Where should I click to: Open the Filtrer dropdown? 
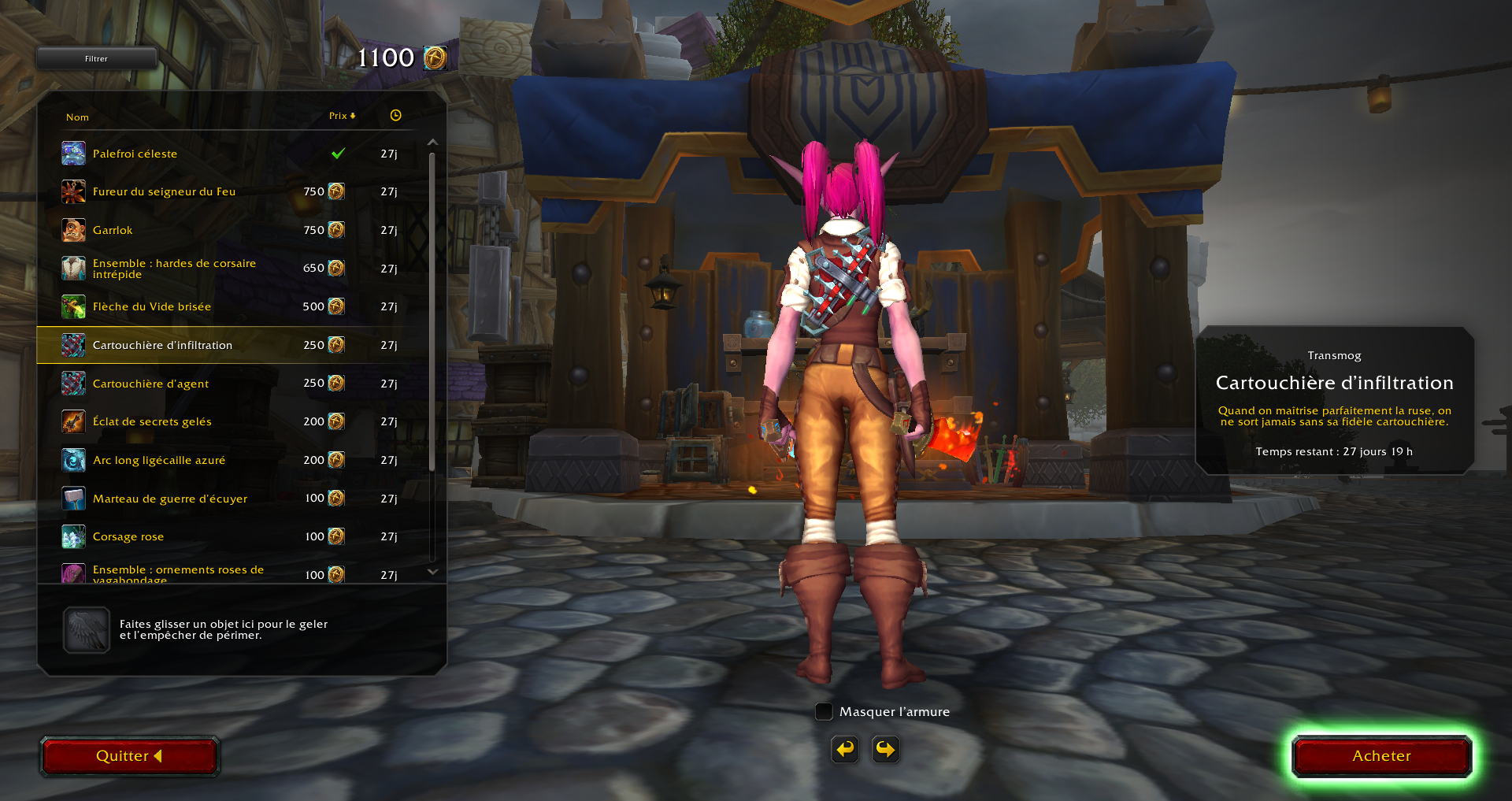(97, 58)
